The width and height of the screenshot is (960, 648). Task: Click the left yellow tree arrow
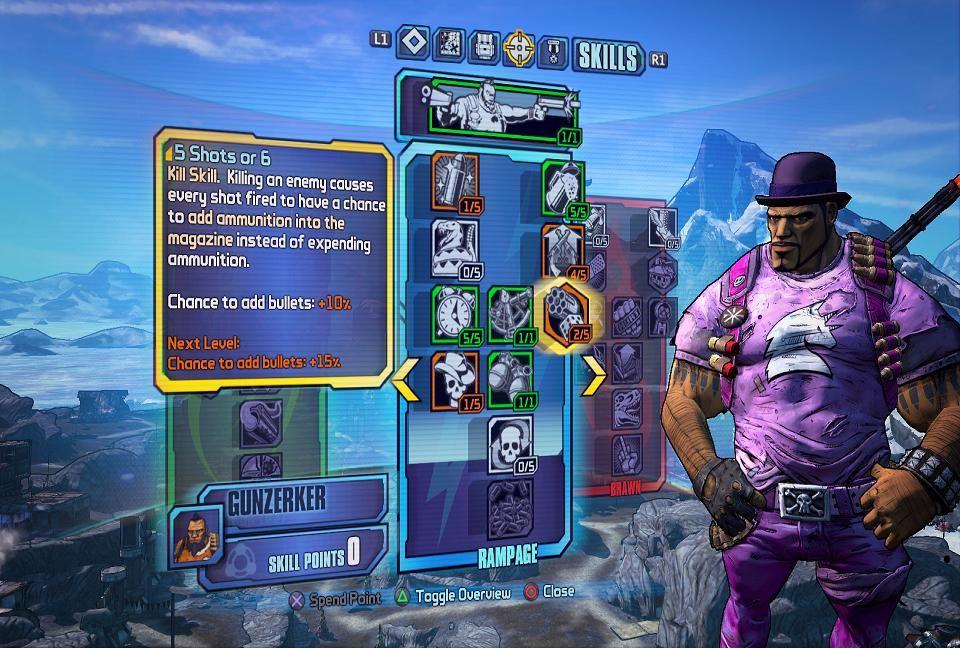point(406,377)
